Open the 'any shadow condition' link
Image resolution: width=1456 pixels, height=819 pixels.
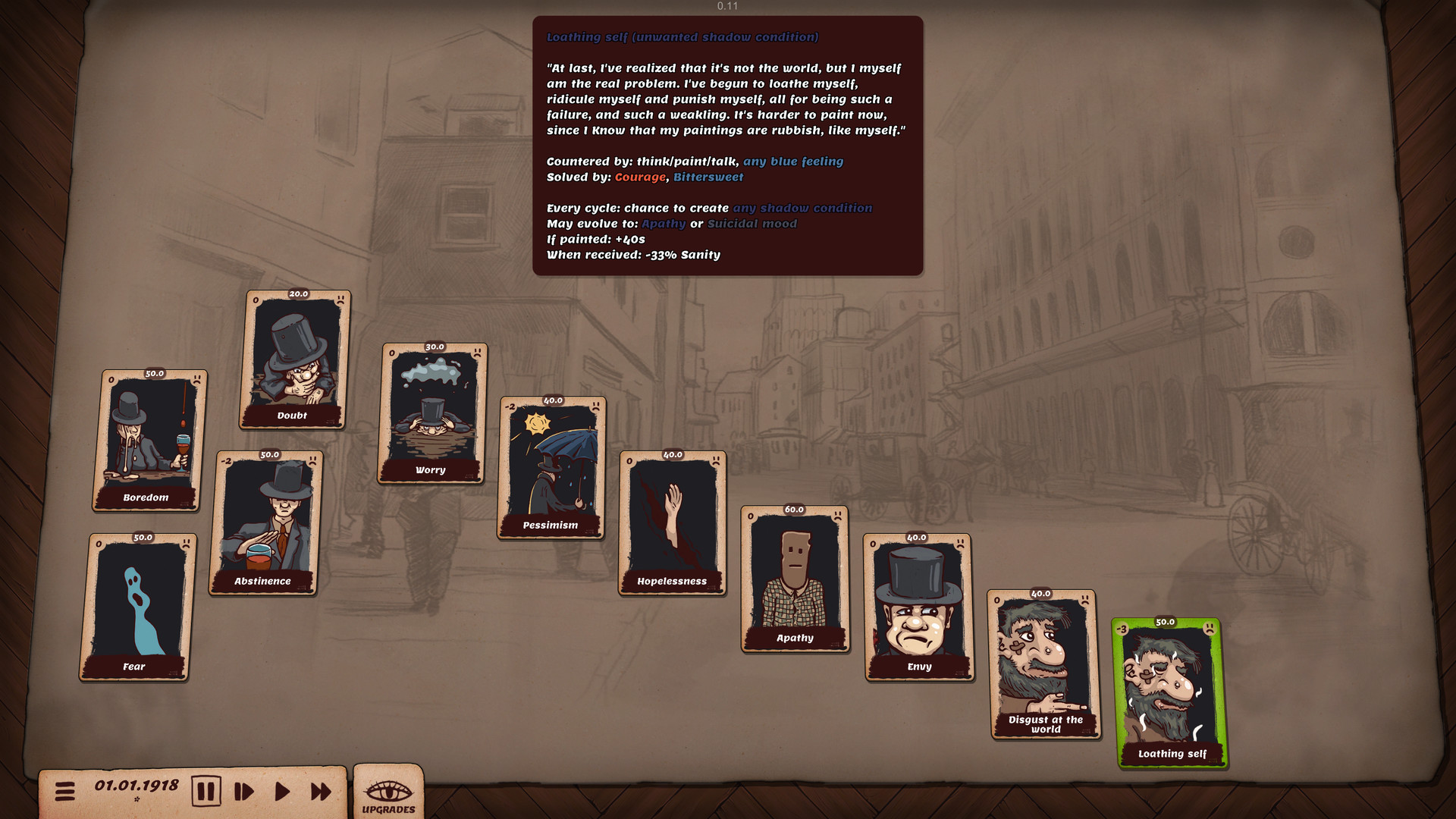pos(802,208)
